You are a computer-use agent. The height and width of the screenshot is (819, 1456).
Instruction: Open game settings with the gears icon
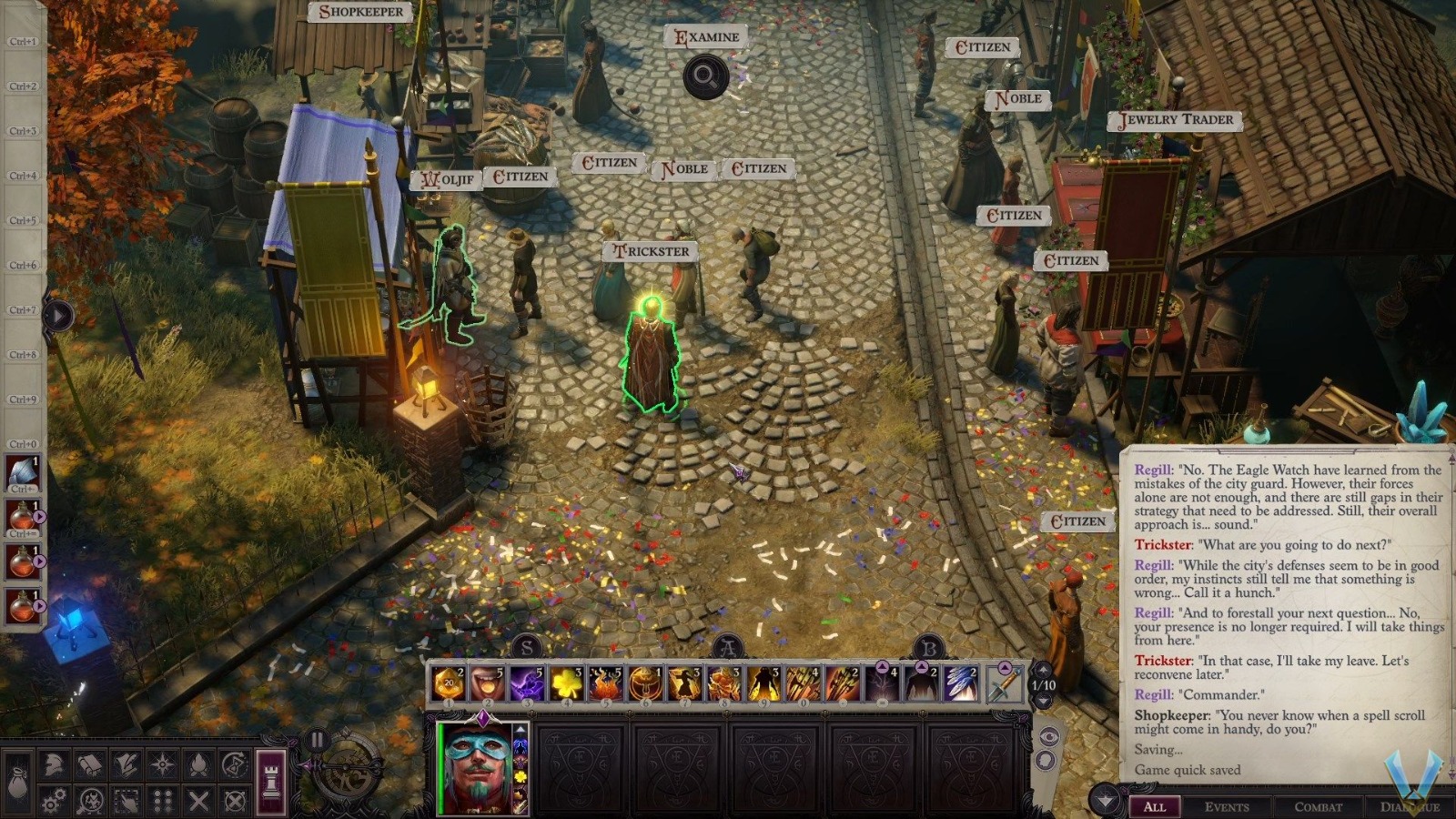click(52, 801)
